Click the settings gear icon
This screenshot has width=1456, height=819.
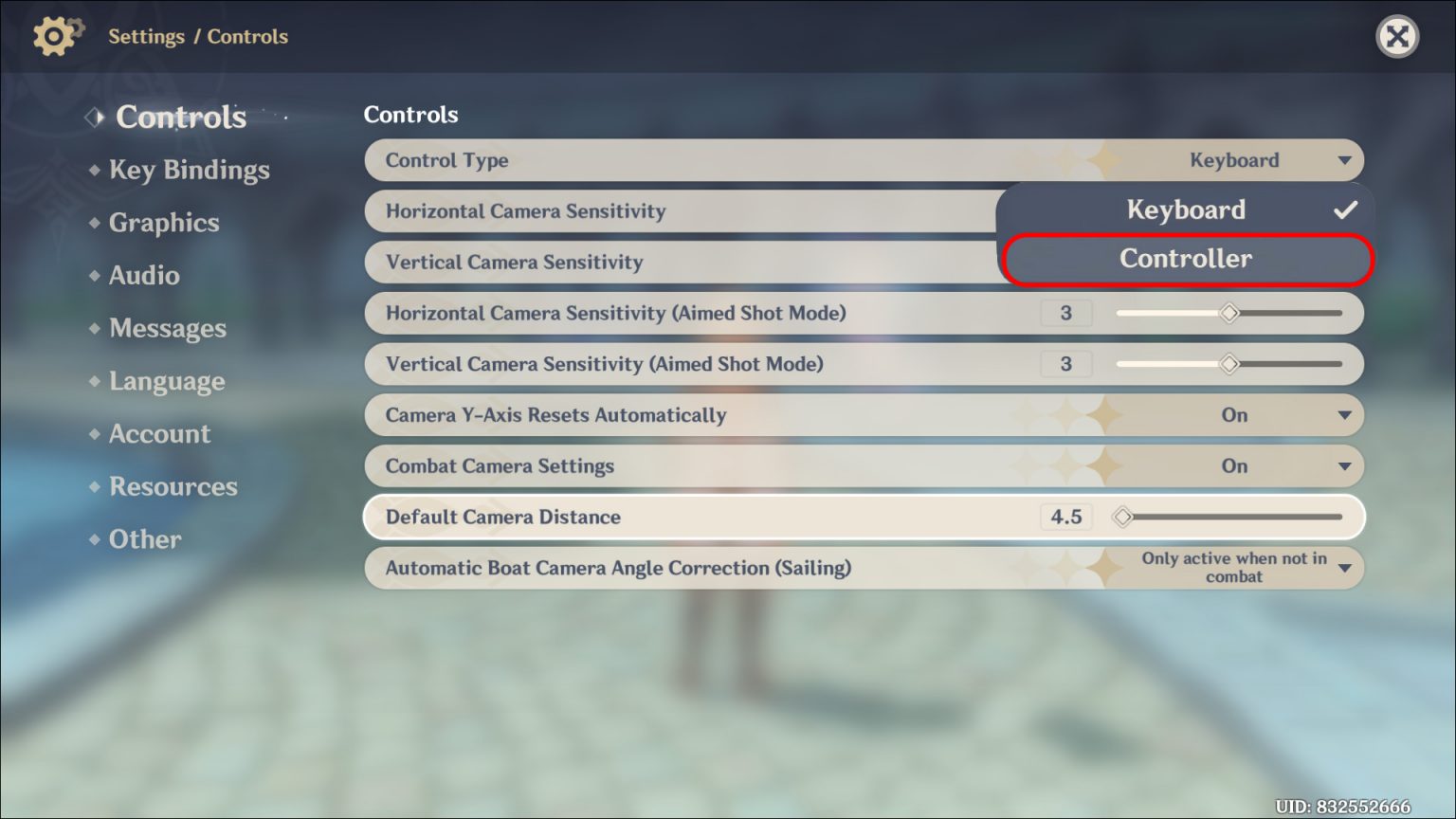pos(54,36)
